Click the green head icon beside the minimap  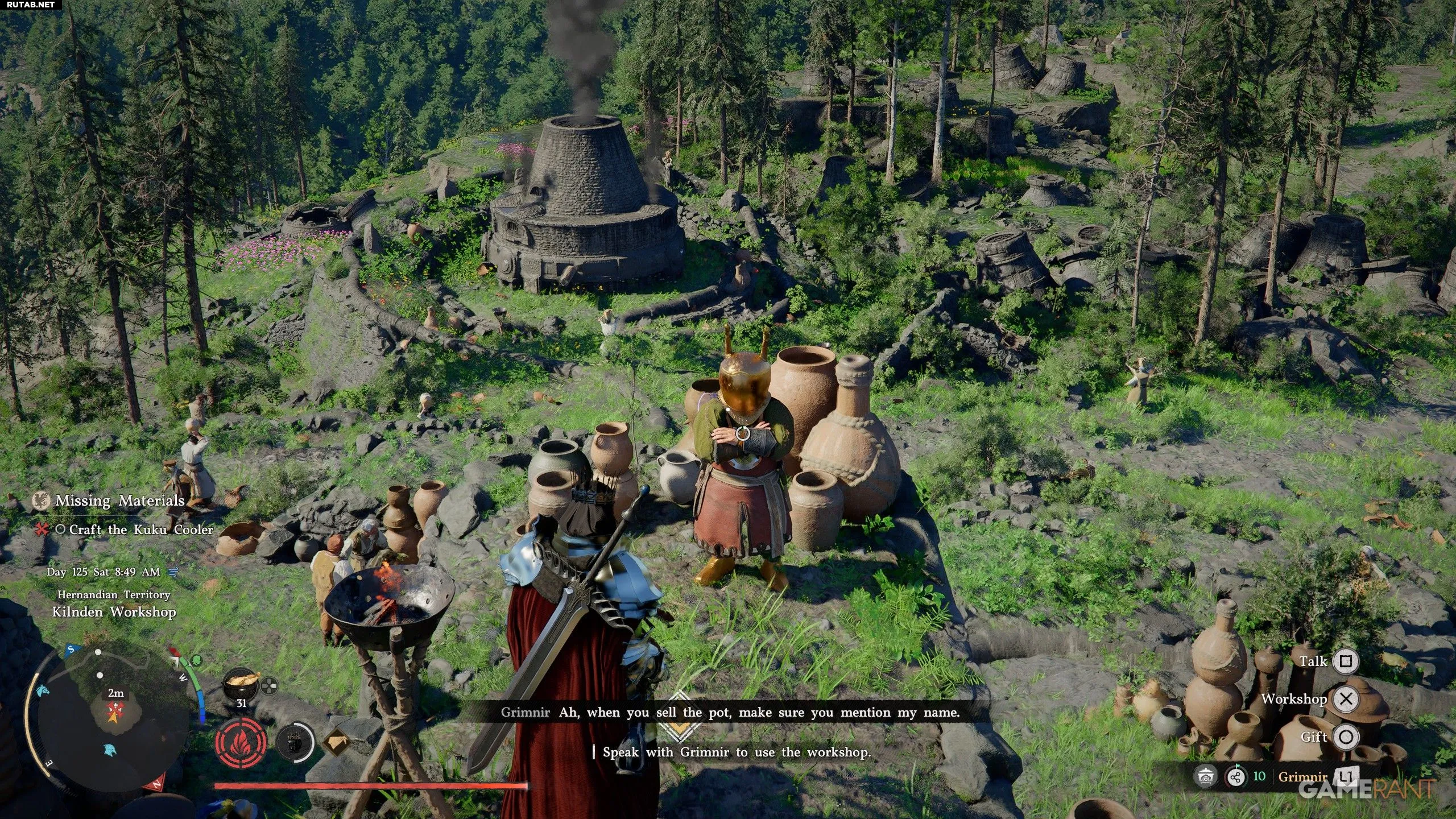click(x=196, y=660)
